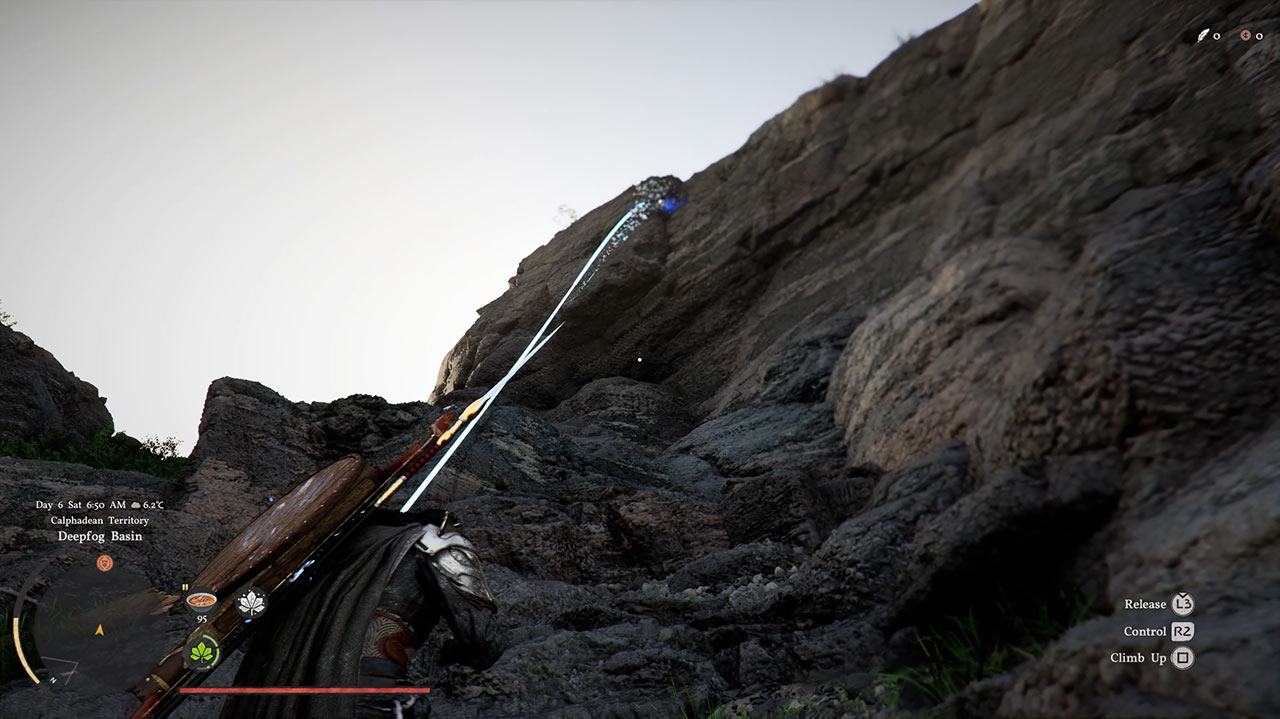The image size is (1280, 719).
Task: Click the white feather counter icon
Action: [x=1203, y=36]
